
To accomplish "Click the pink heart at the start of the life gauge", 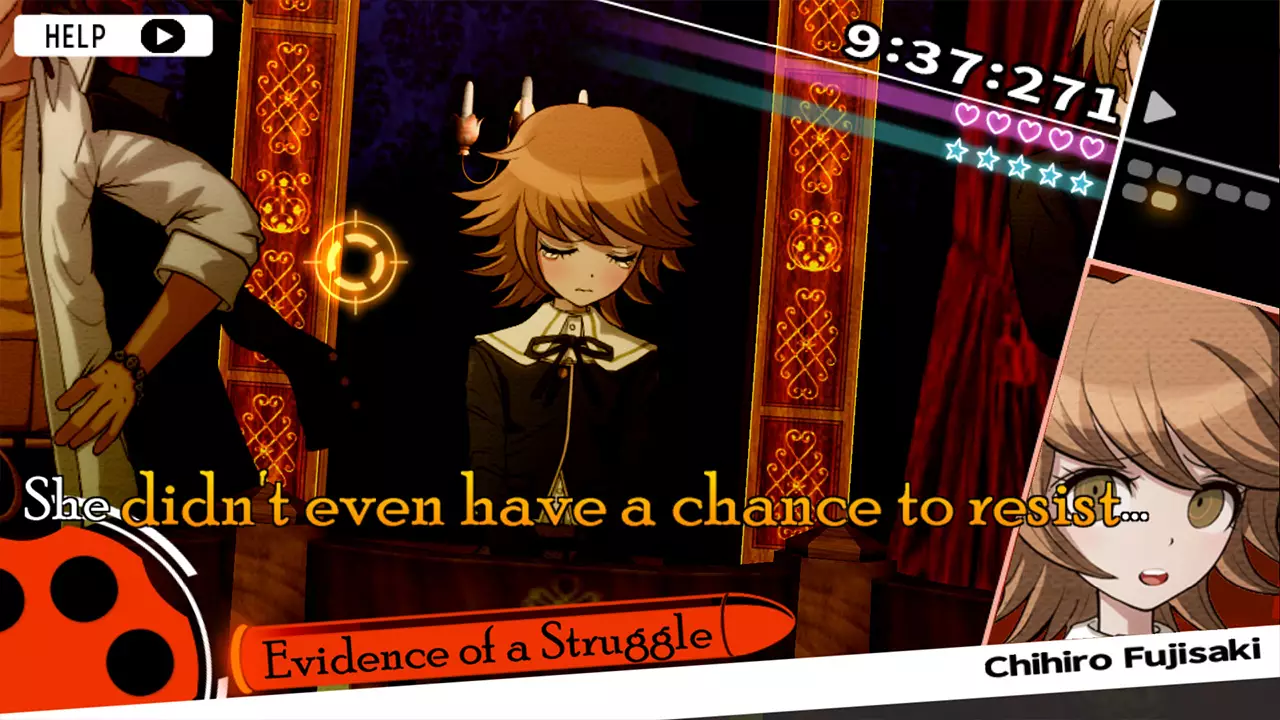I will pos(967,113).
